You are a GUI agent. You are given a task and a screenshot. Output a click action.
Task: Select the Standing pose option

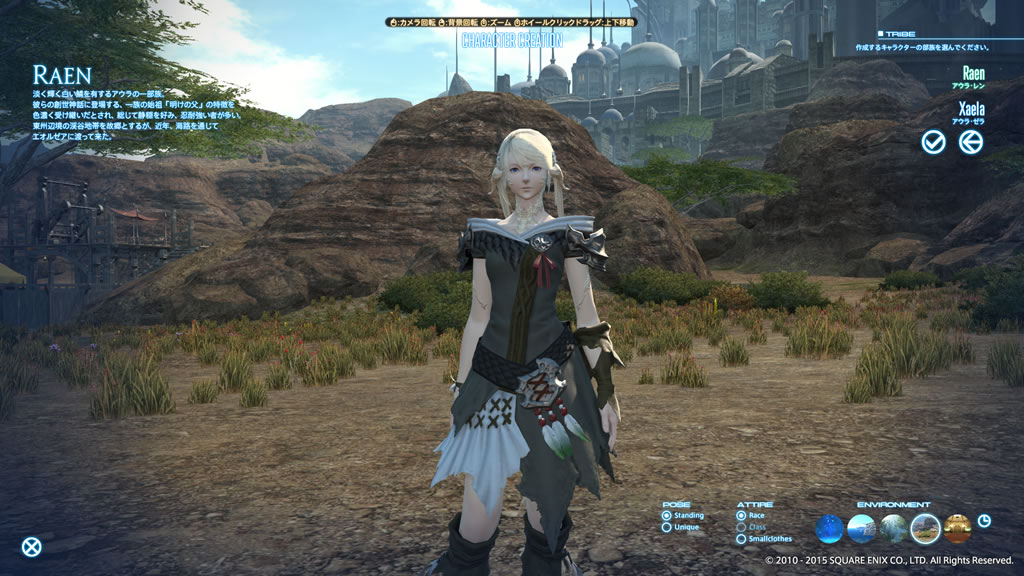[x=667, y=515]
